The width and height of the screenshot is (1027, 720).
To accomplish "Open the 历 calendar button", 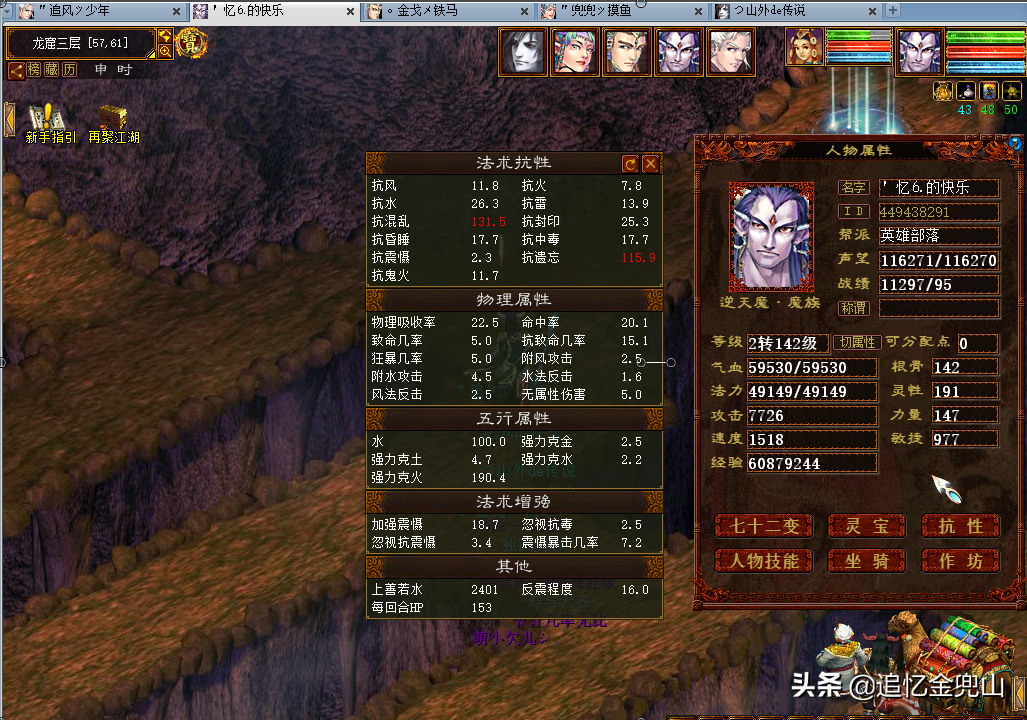I will pyautogui.click(x=69, y=70).
